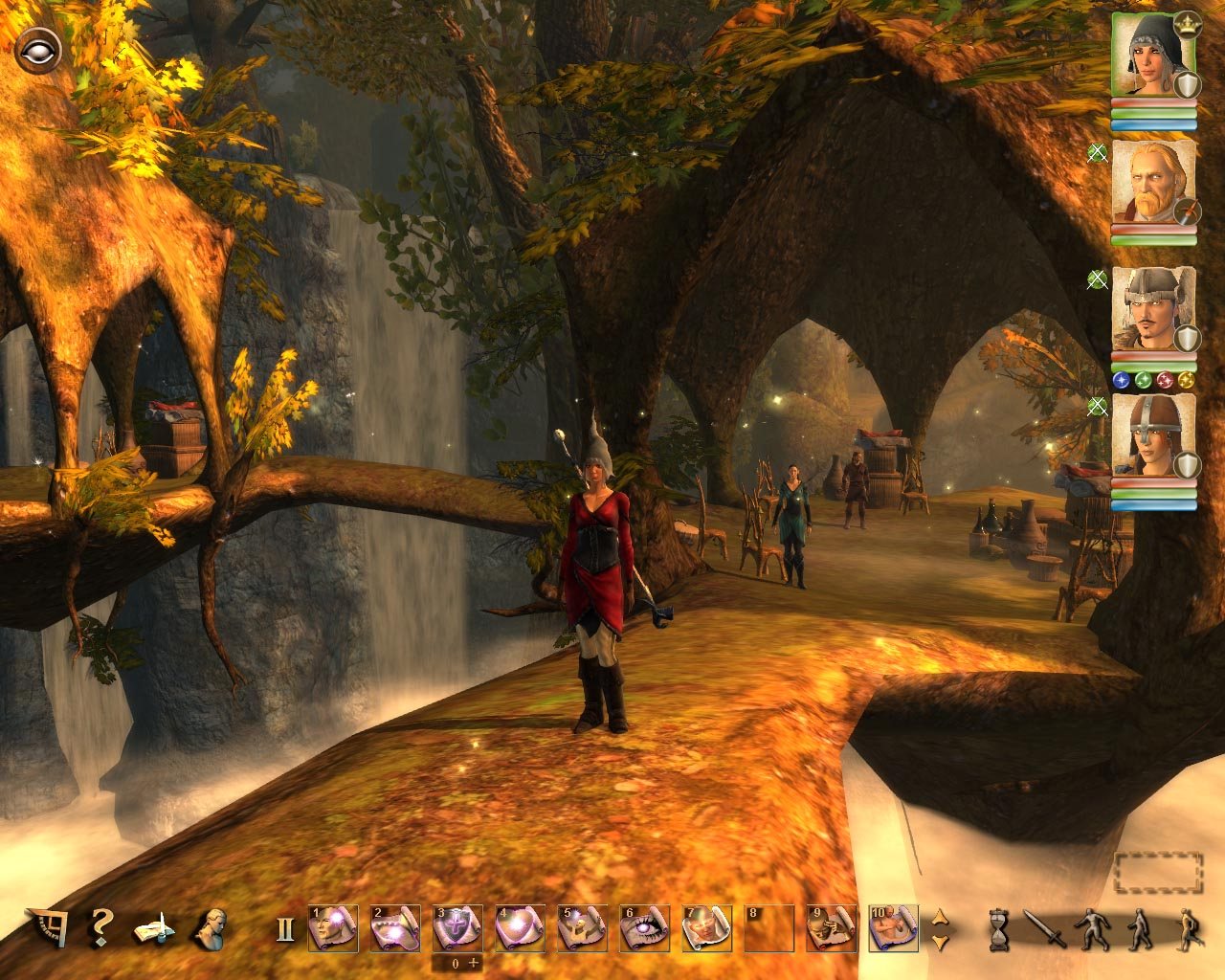Activate quickslot 1 spell scroll
This screenshot has width=1225, height=980.
coord(333,928)
